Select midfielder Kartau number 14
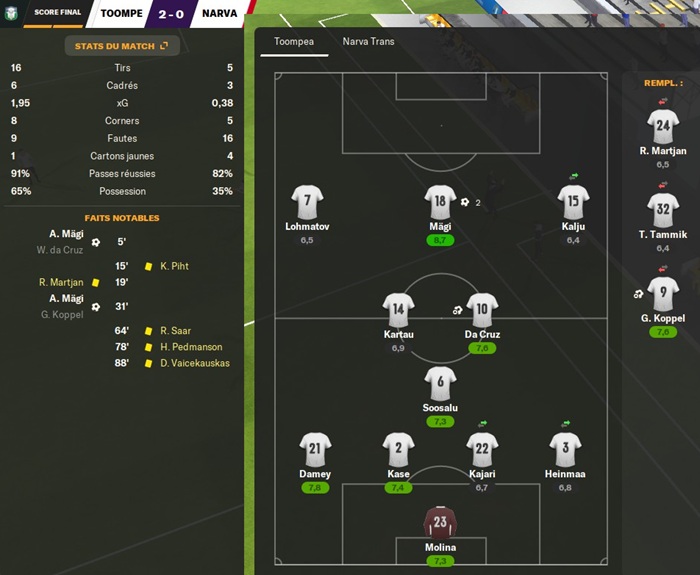Screen dimensions: 700x575 click(x=398, y=310)
